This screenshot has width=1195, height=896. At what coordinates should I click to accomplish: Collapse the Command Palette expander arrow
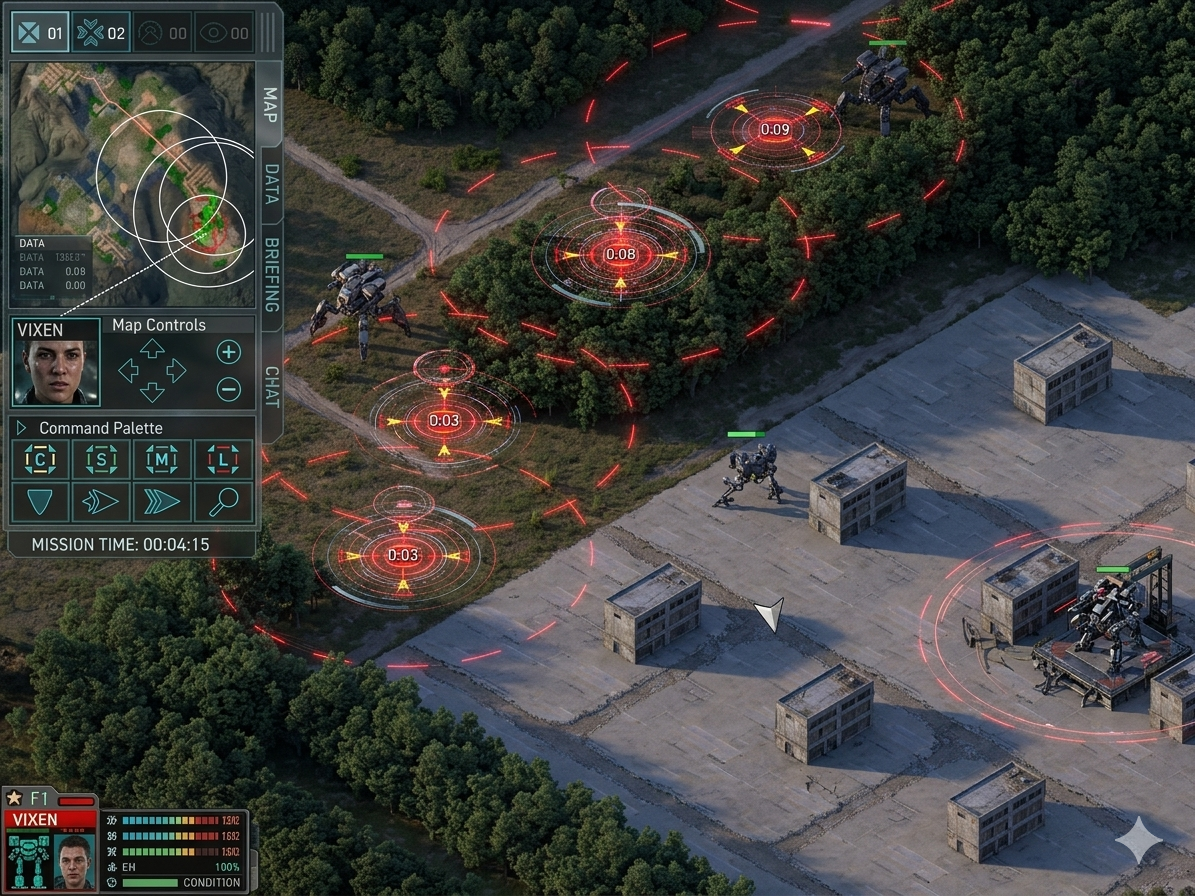(x=22, y=428)
